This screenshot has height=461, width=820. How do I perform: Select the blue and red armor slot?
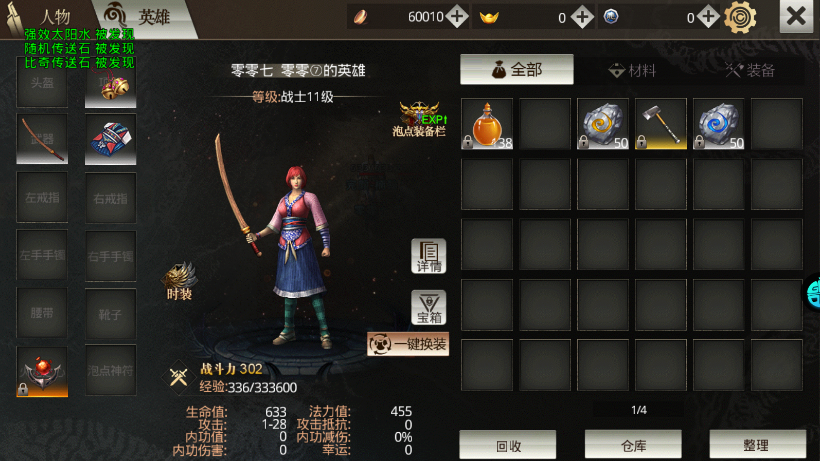(x=110, y=140)
